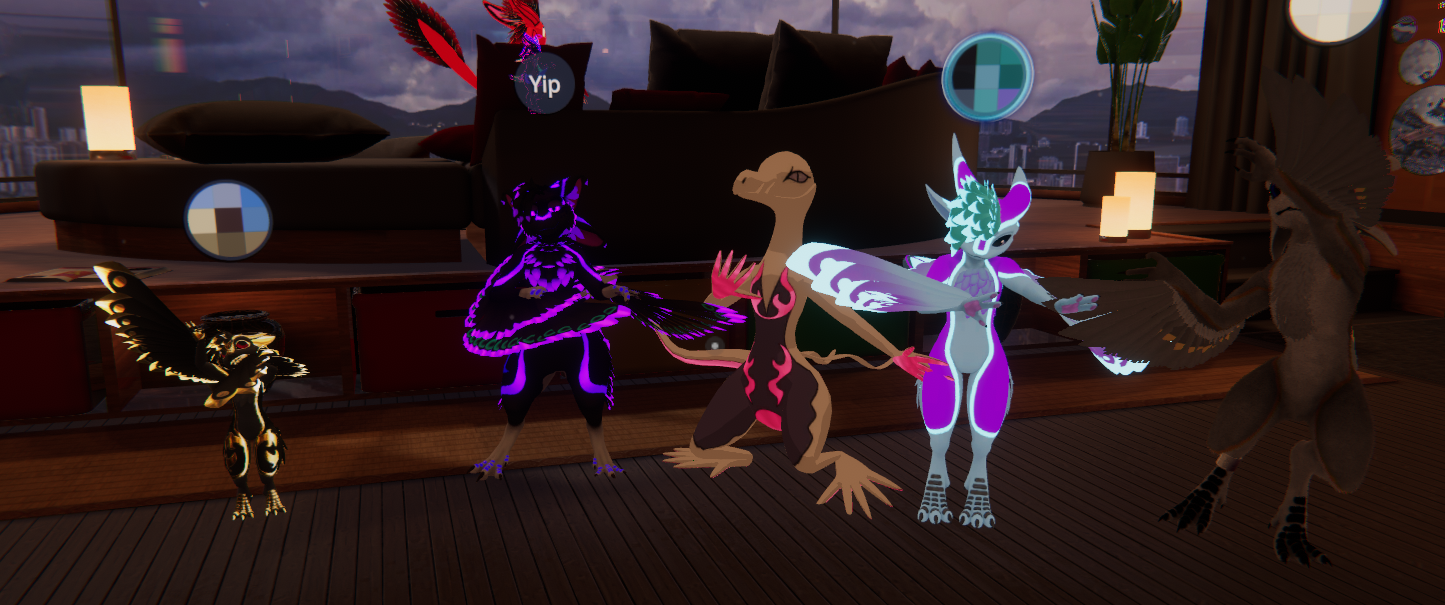Select the teal and black pixelated player icon
Image resolution: width=1445 pixels, height=605 pixels.
pyautogui.click(x=987, y=77)
